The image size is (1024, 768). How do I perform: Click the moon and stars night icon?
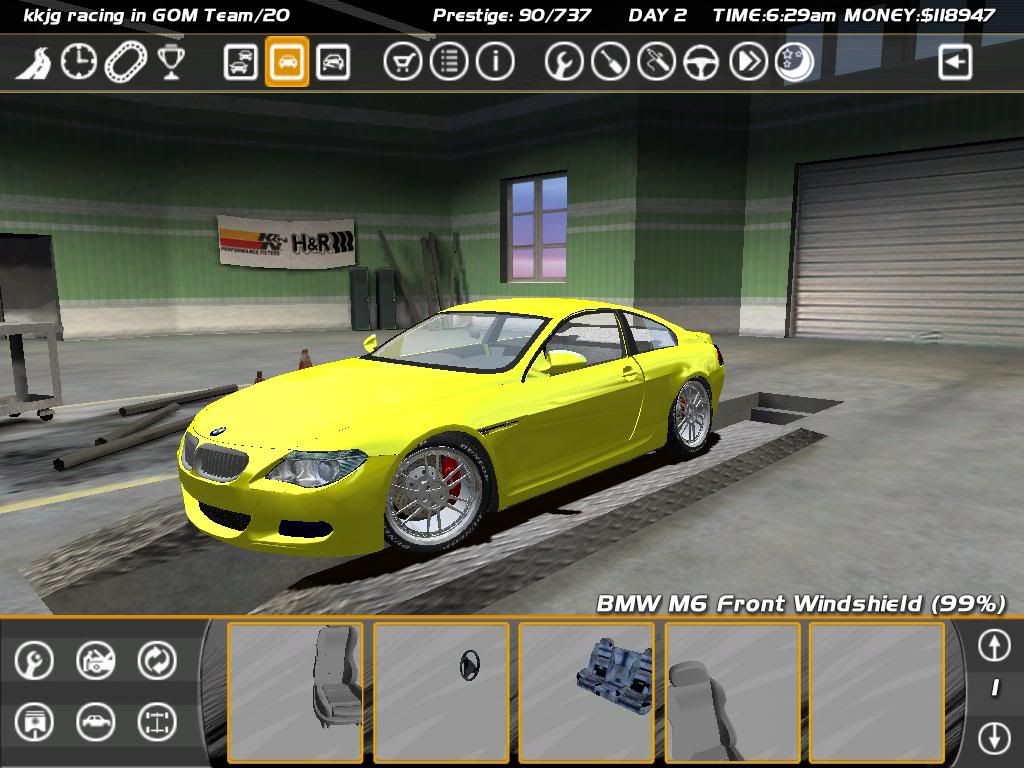tap(794, 63)
